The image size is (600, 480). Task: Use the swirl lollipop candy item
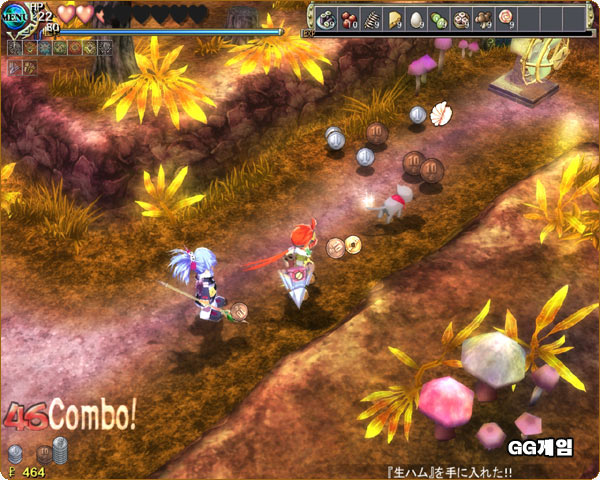point(505,17)
